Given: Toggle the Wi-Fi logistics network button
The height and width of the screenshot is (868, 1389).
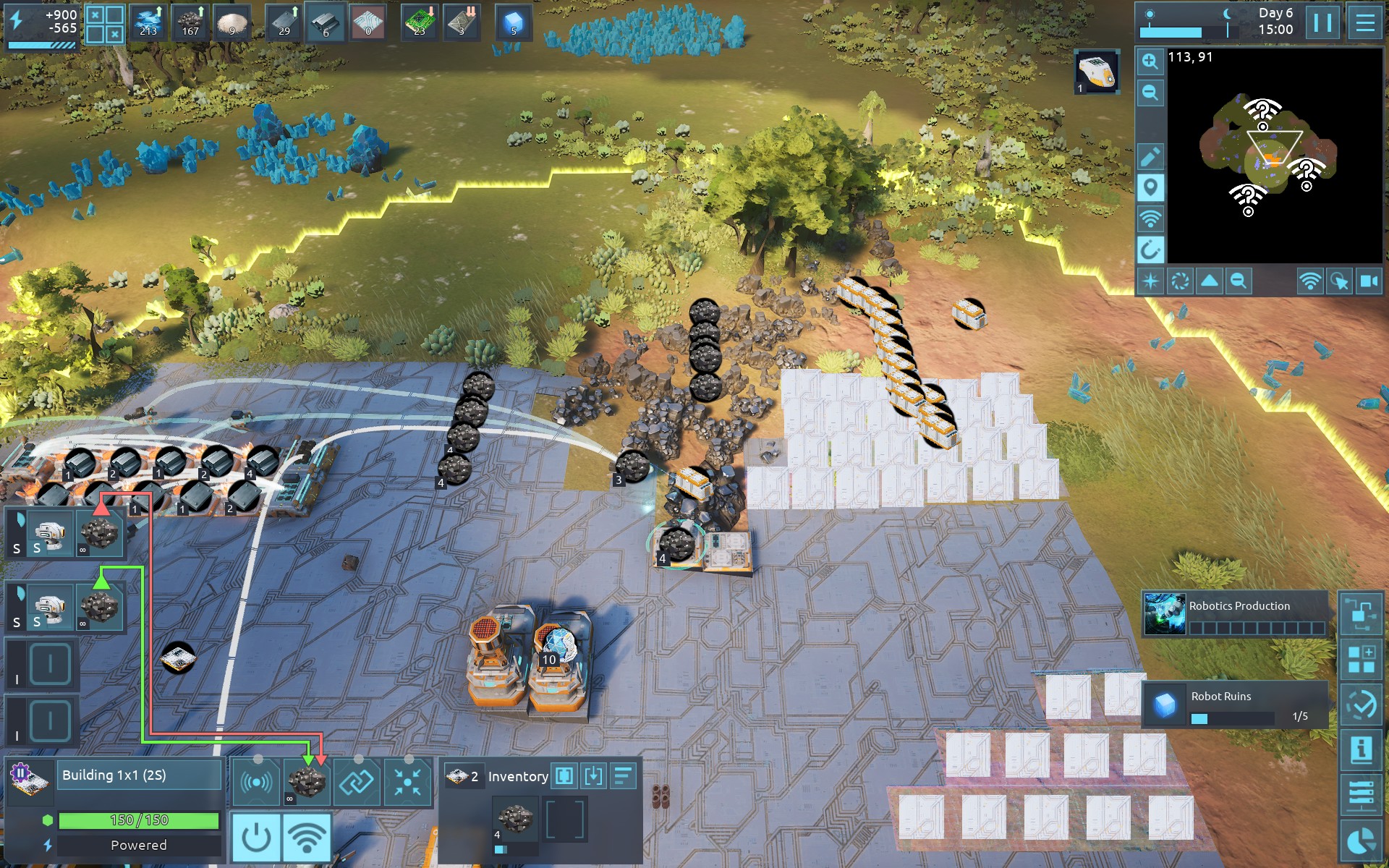Looking at the screenshot, I should pos(307,837).
